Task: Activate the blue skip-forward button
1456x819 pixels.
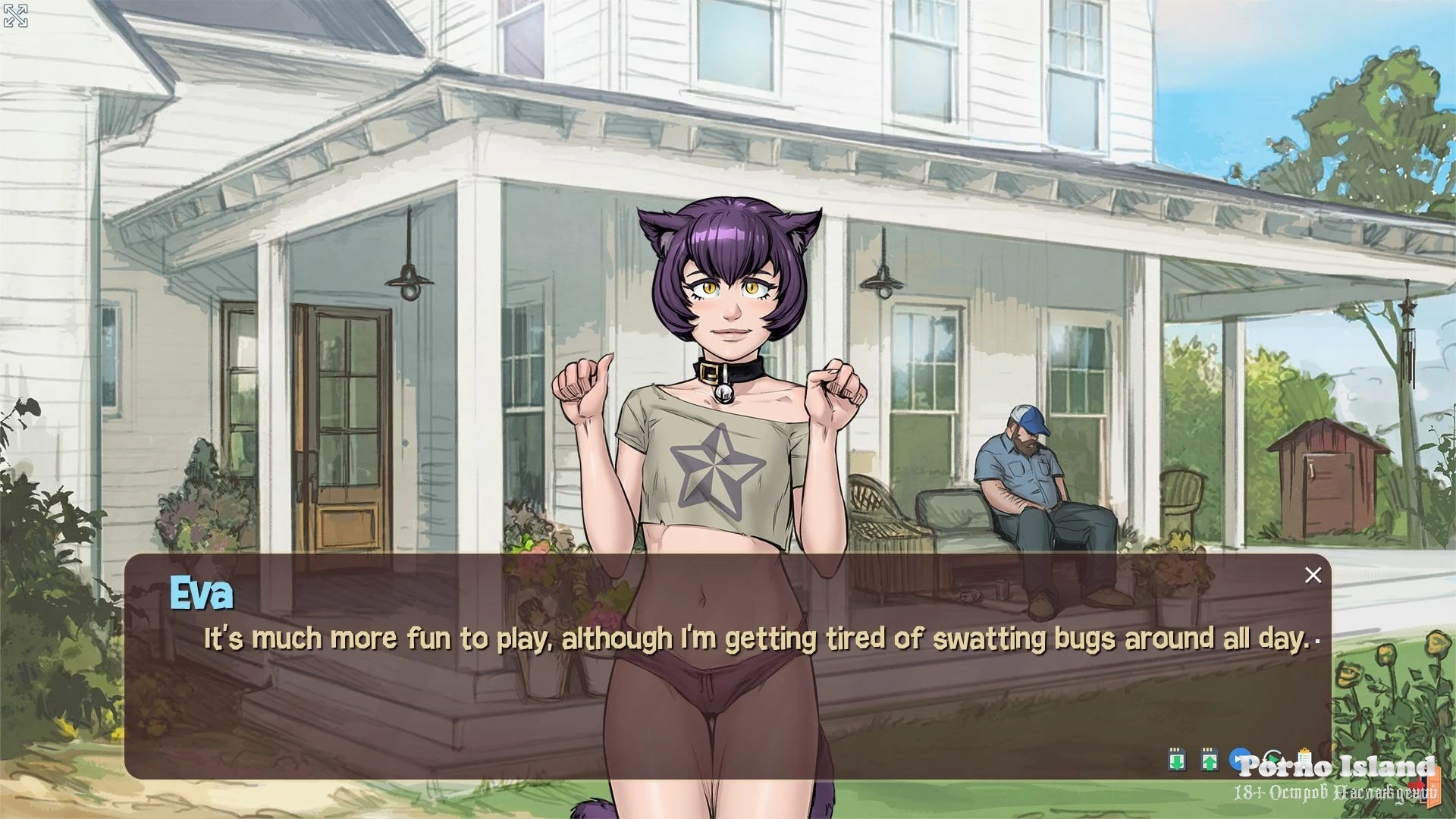Action: [x=1239, y=758]
